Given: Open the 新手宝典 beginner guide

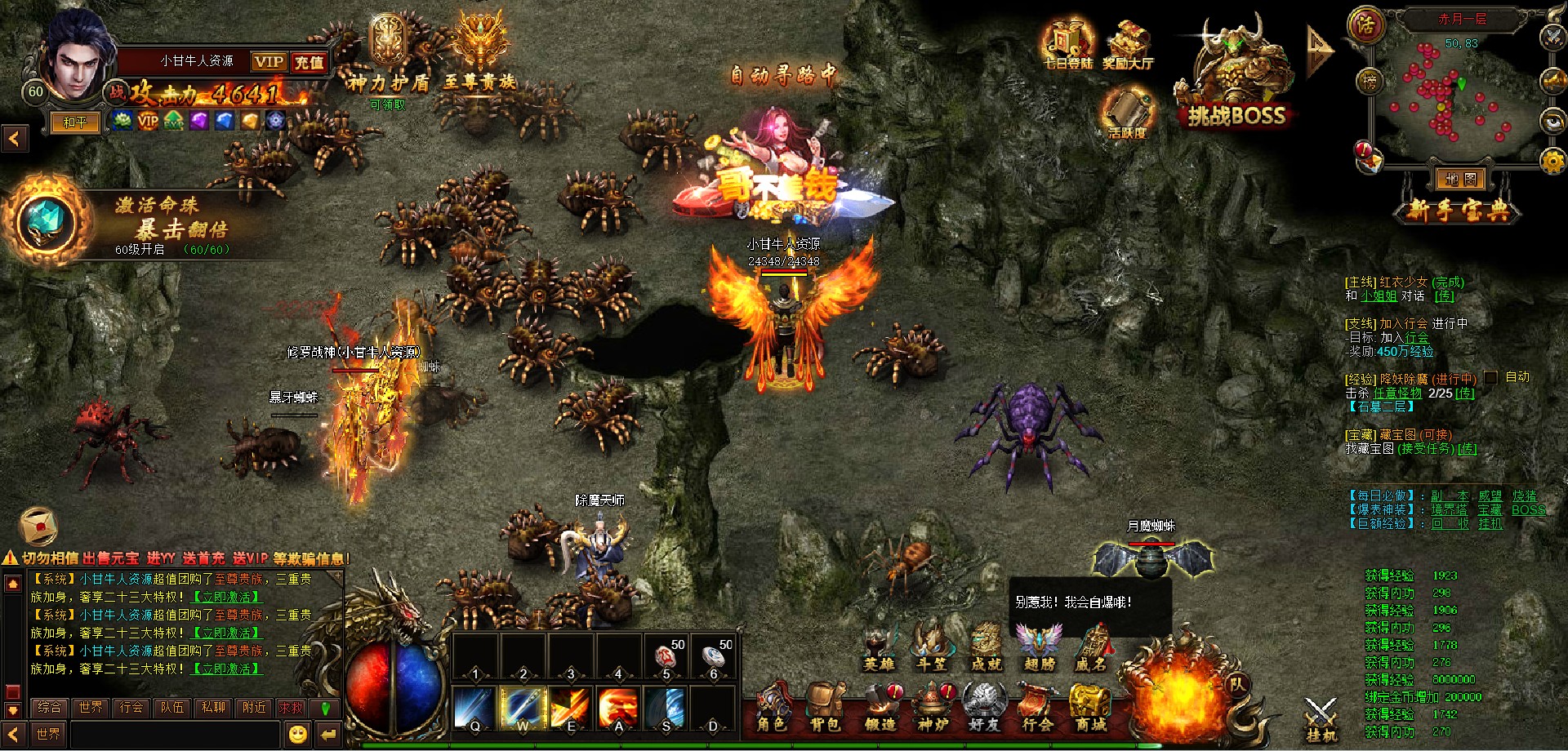Looking at the screenshot, I should [x=1460, y=211].
